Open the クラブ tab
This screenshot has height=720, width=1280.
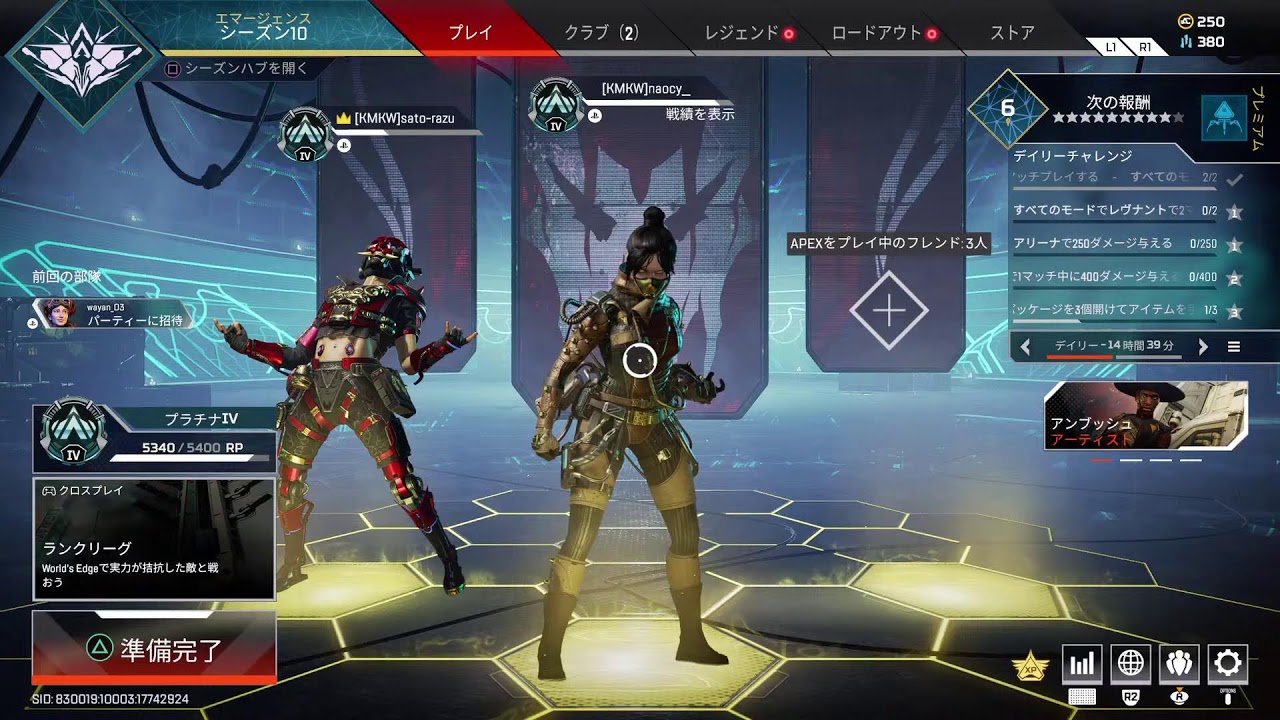point(600,32)
